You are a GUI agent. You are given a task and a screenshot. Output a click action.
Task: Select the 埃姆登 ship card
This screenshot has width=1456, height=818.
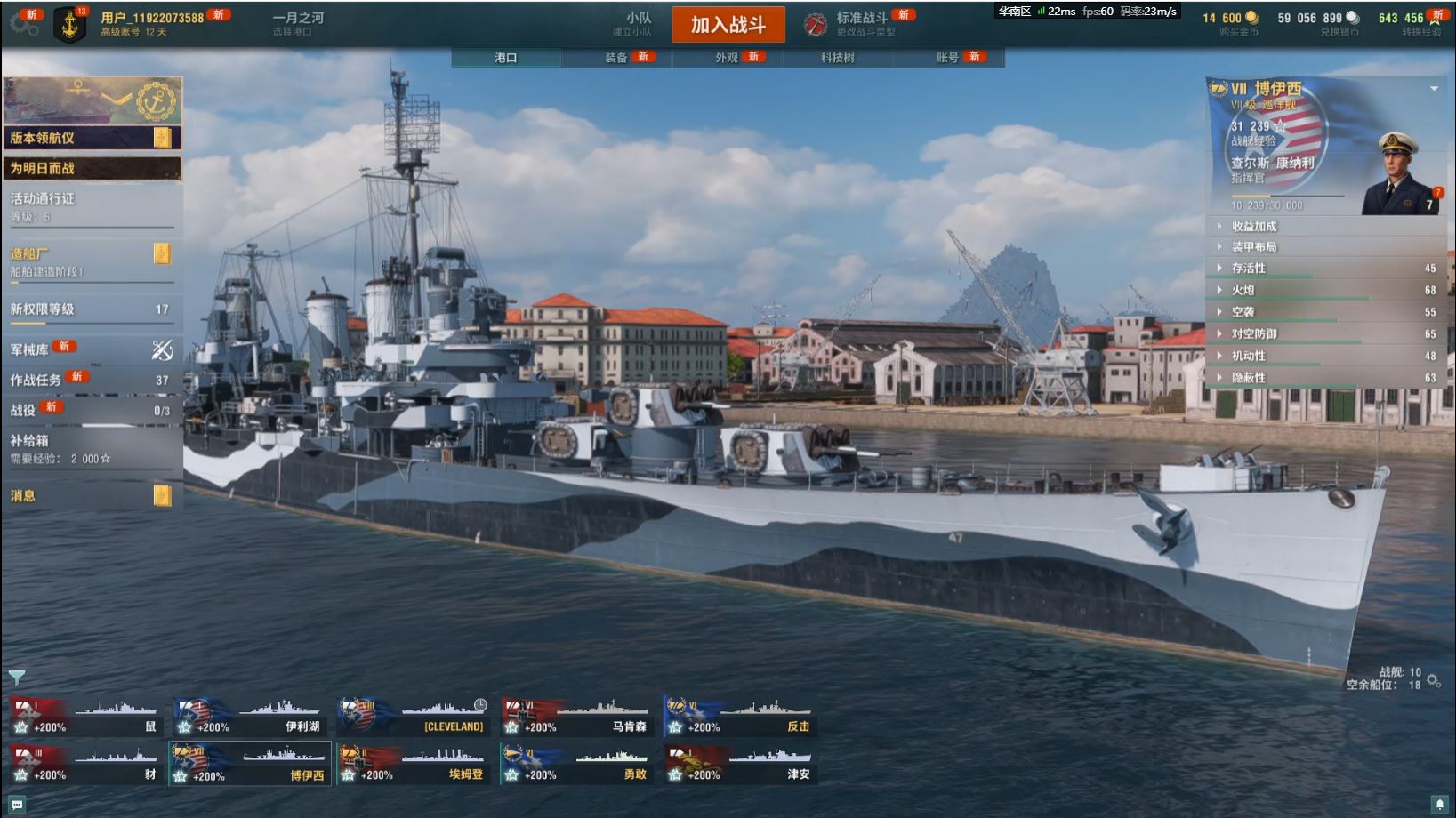414,765
